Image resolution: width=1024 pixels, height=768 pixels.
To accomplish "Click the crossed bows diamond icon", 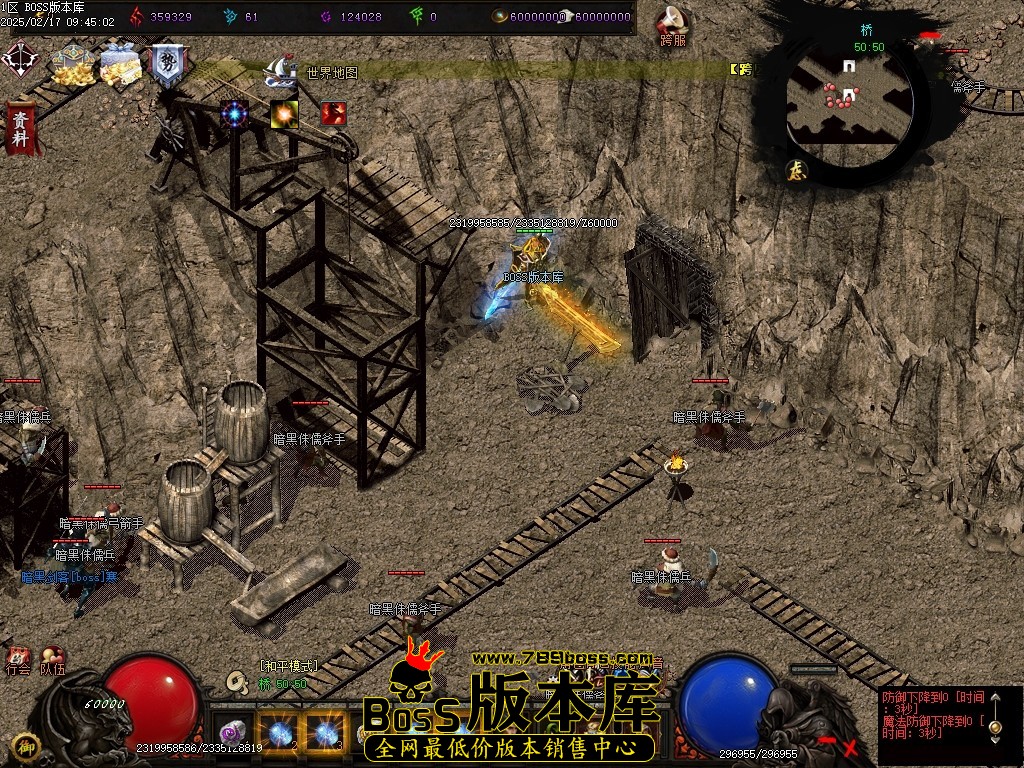I will click(x=18, y=58).
